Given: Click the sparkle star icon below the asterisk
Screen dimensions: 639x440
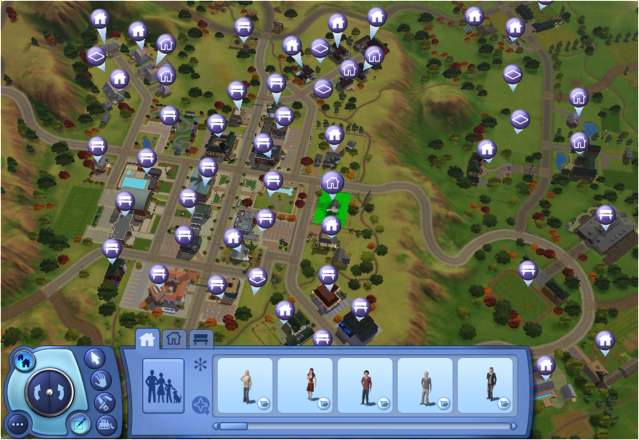Looking at the screenshot, I should [200, 404].
